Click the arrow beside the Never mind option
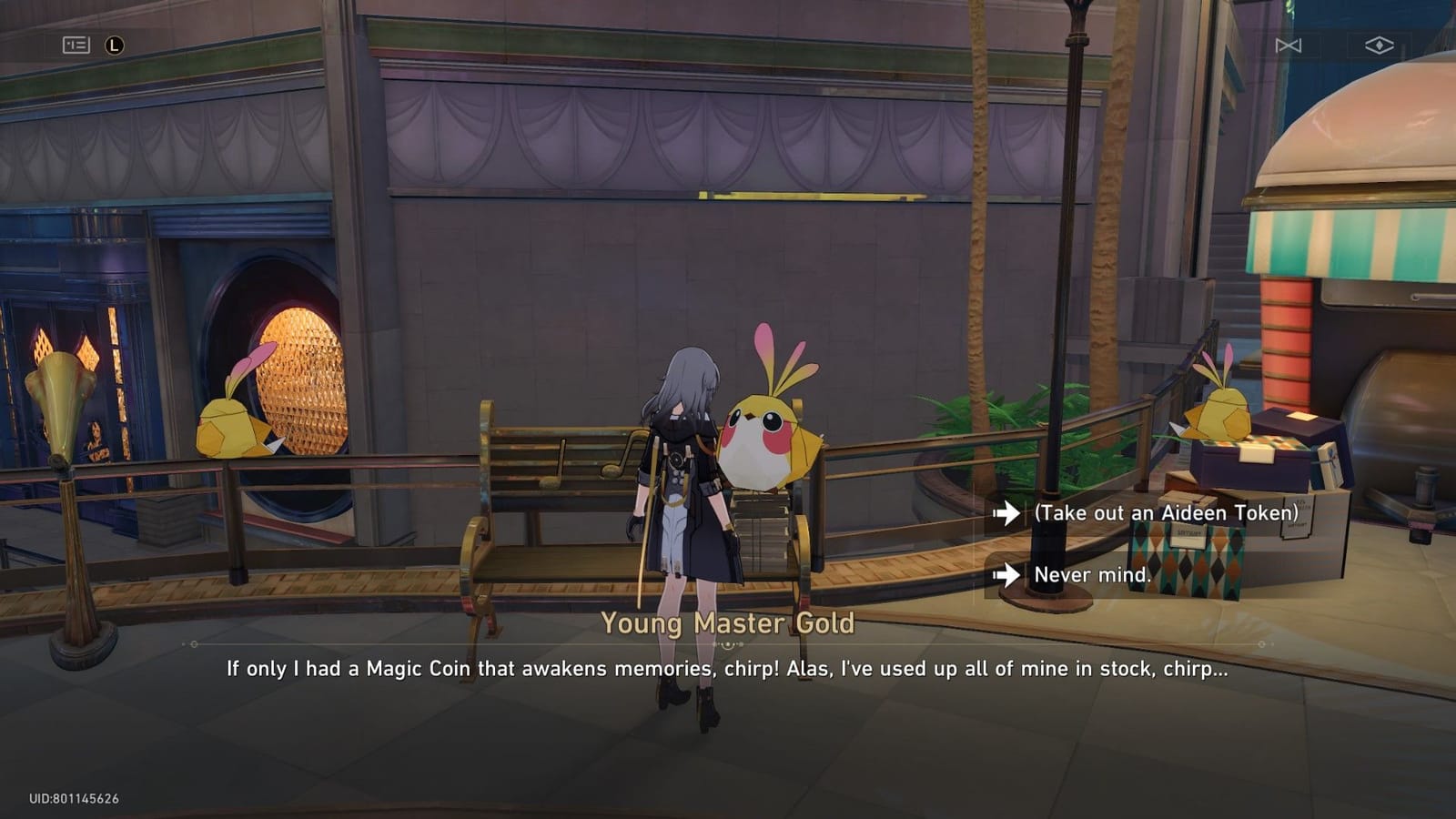1456x819 pixels. (x=1010, y=574)
